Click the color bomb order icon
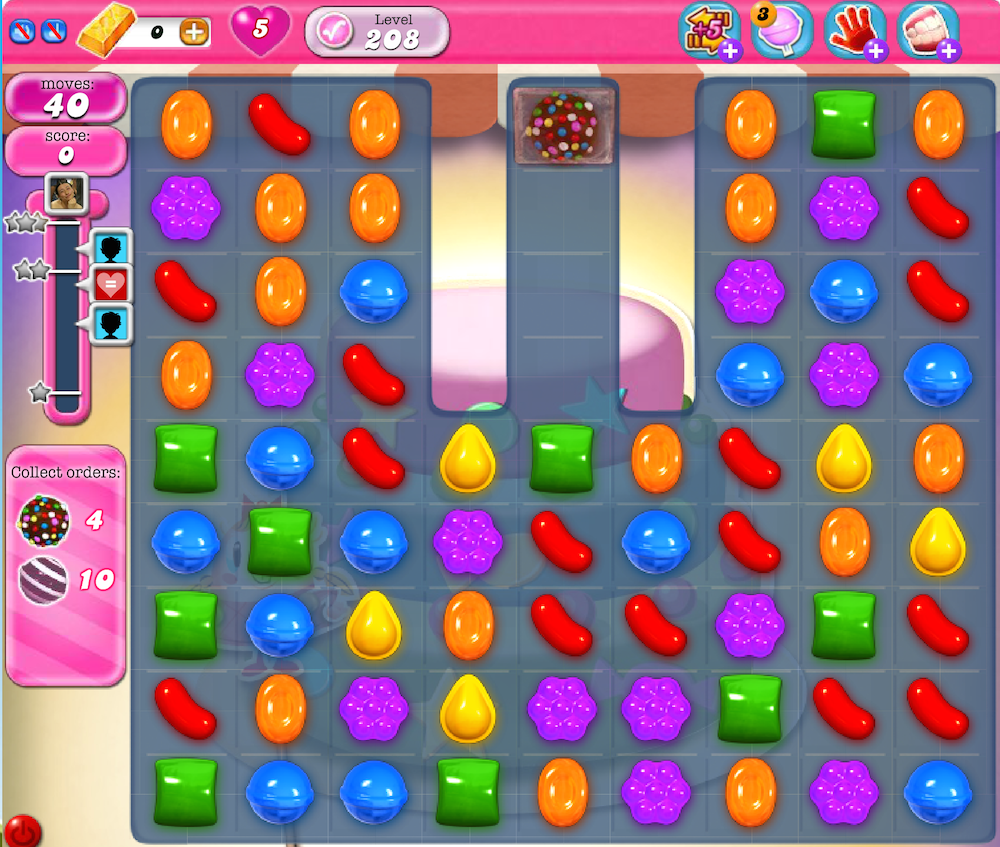This screenshot has width=1000, height=847. click(43, 520)
